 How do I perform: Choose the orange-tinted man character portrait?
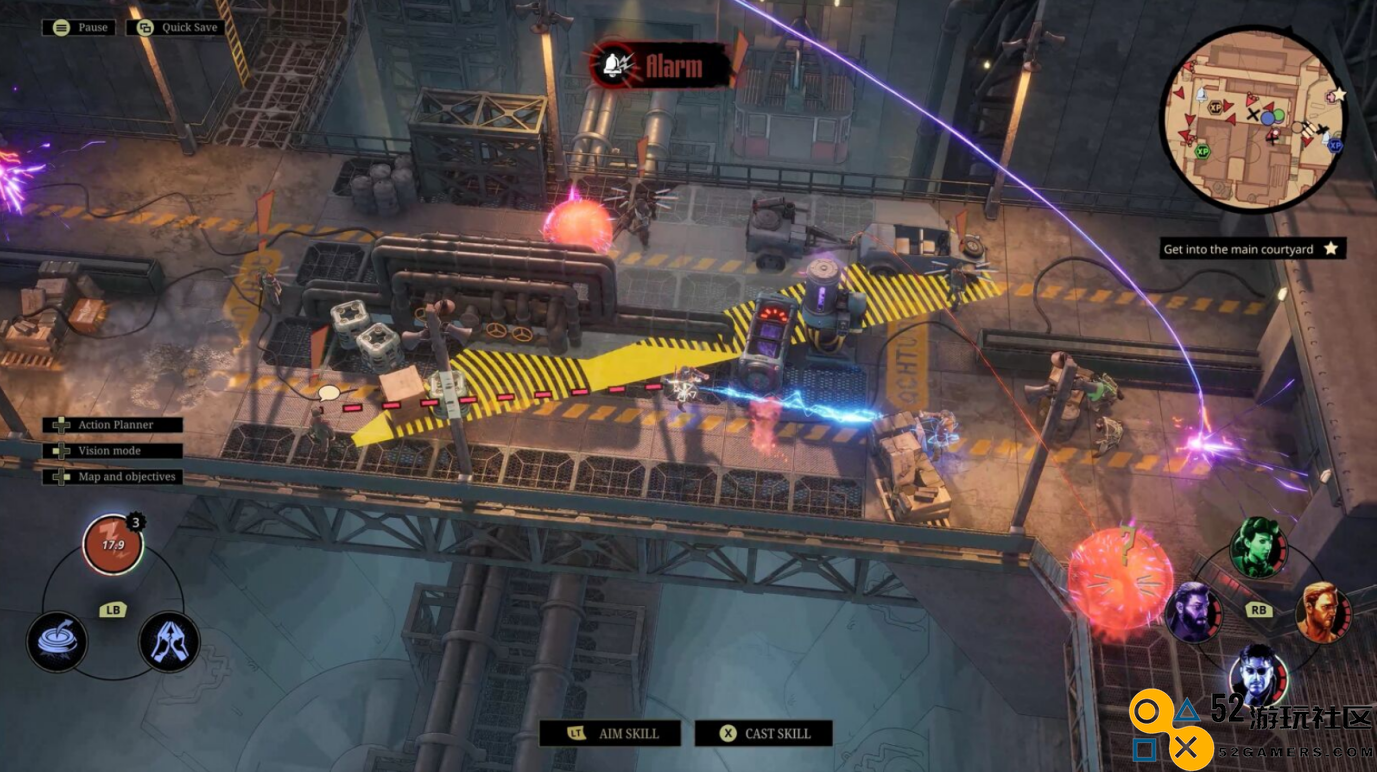1323,612
